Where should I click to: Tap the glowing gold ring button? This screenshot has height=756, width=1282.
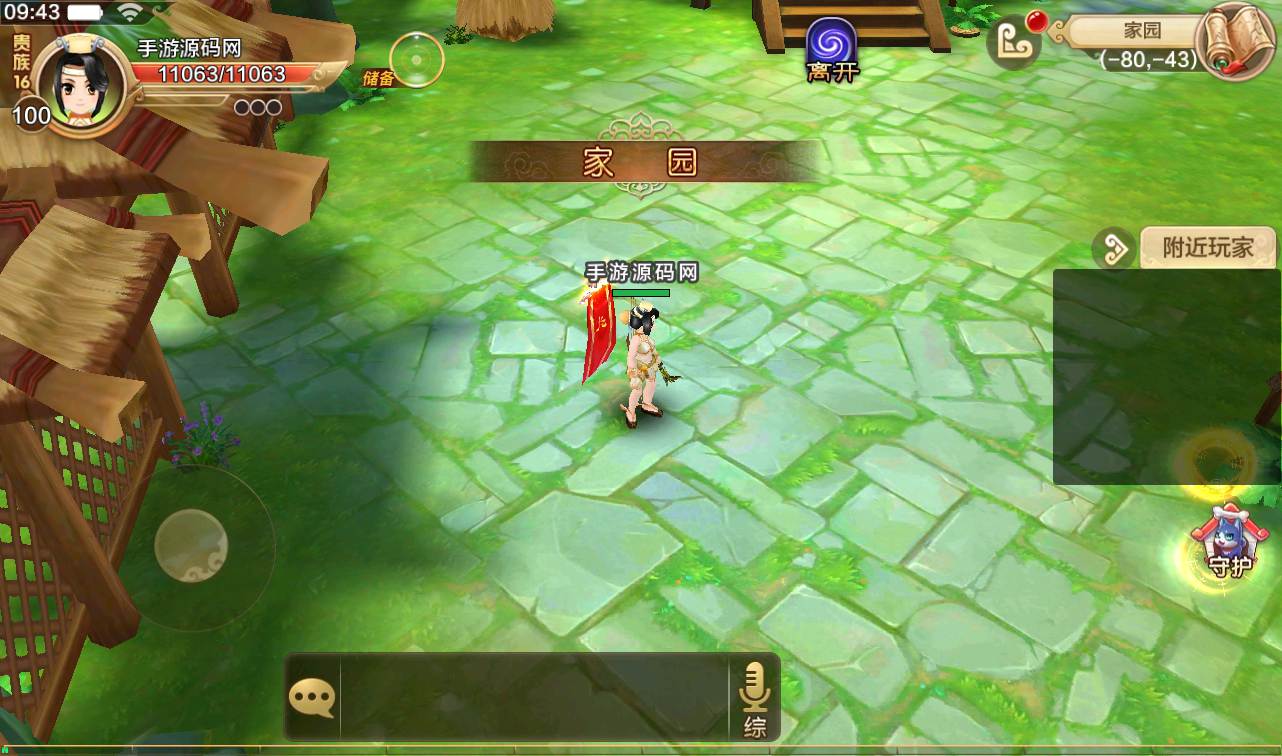1216,460
